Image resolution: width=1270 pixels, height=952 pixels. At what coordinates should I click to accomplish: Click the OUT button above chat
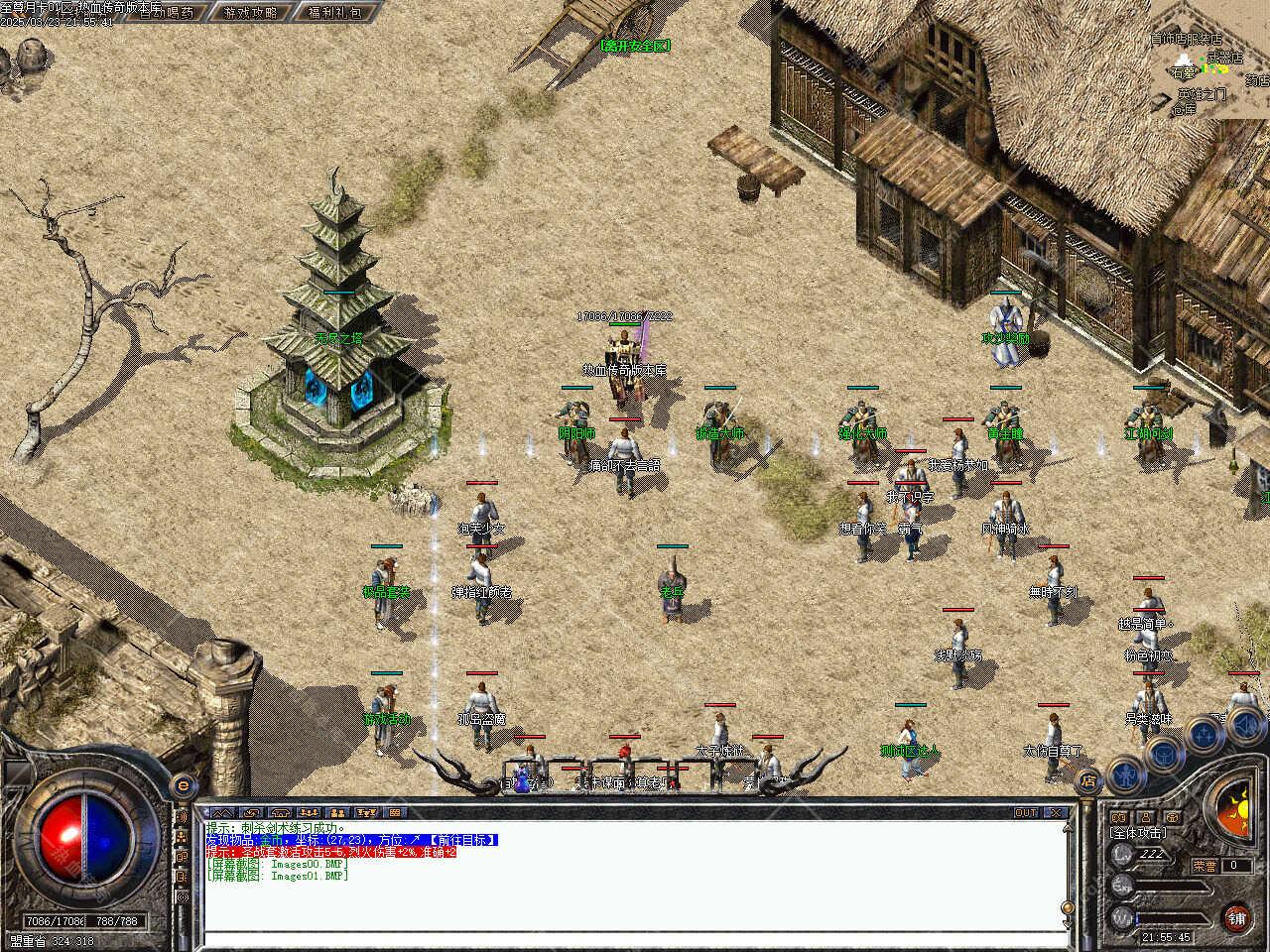click(x=1026, y=813)
